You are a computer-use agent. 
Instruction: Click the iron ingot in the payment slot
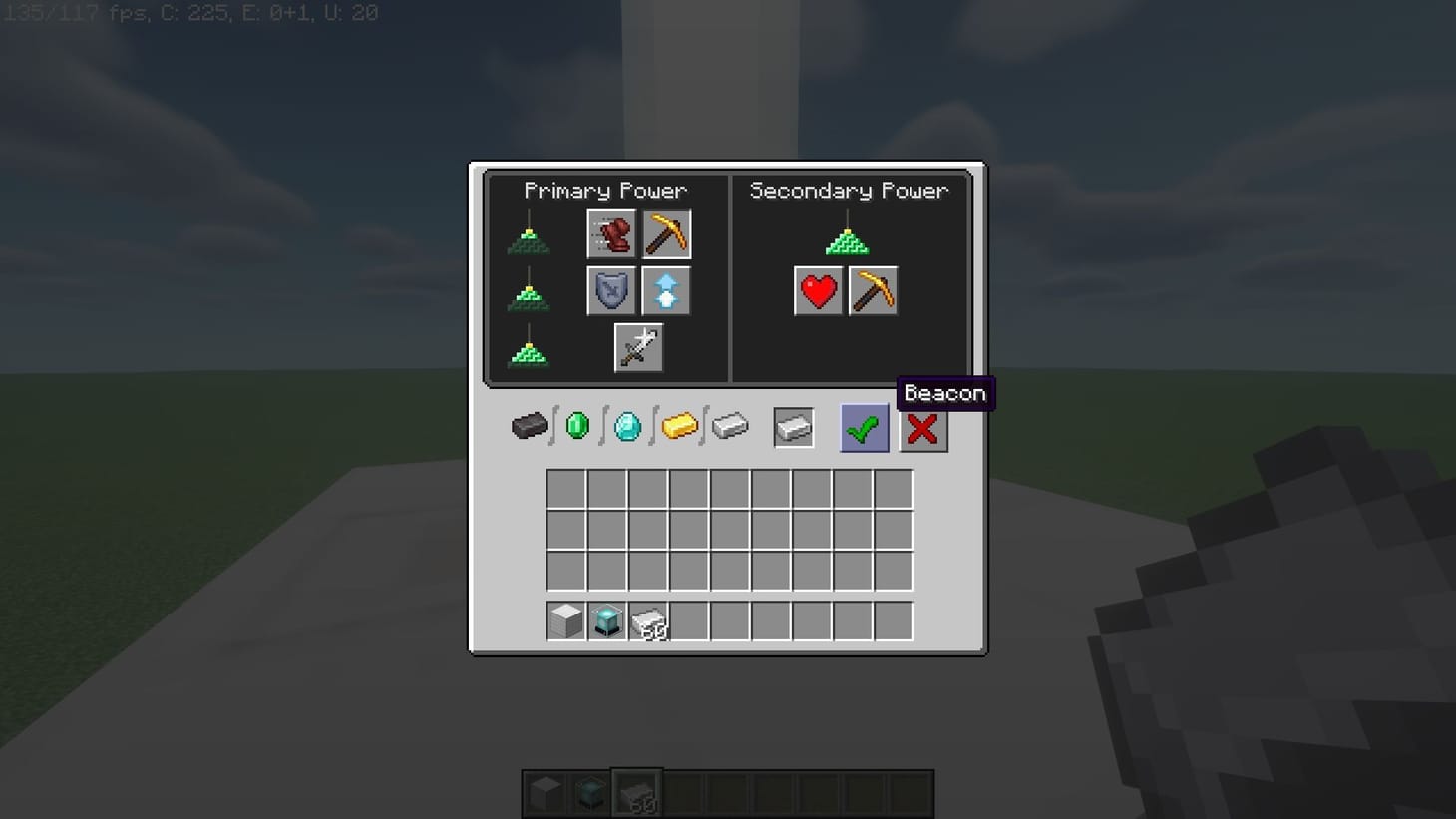[794, 426]
